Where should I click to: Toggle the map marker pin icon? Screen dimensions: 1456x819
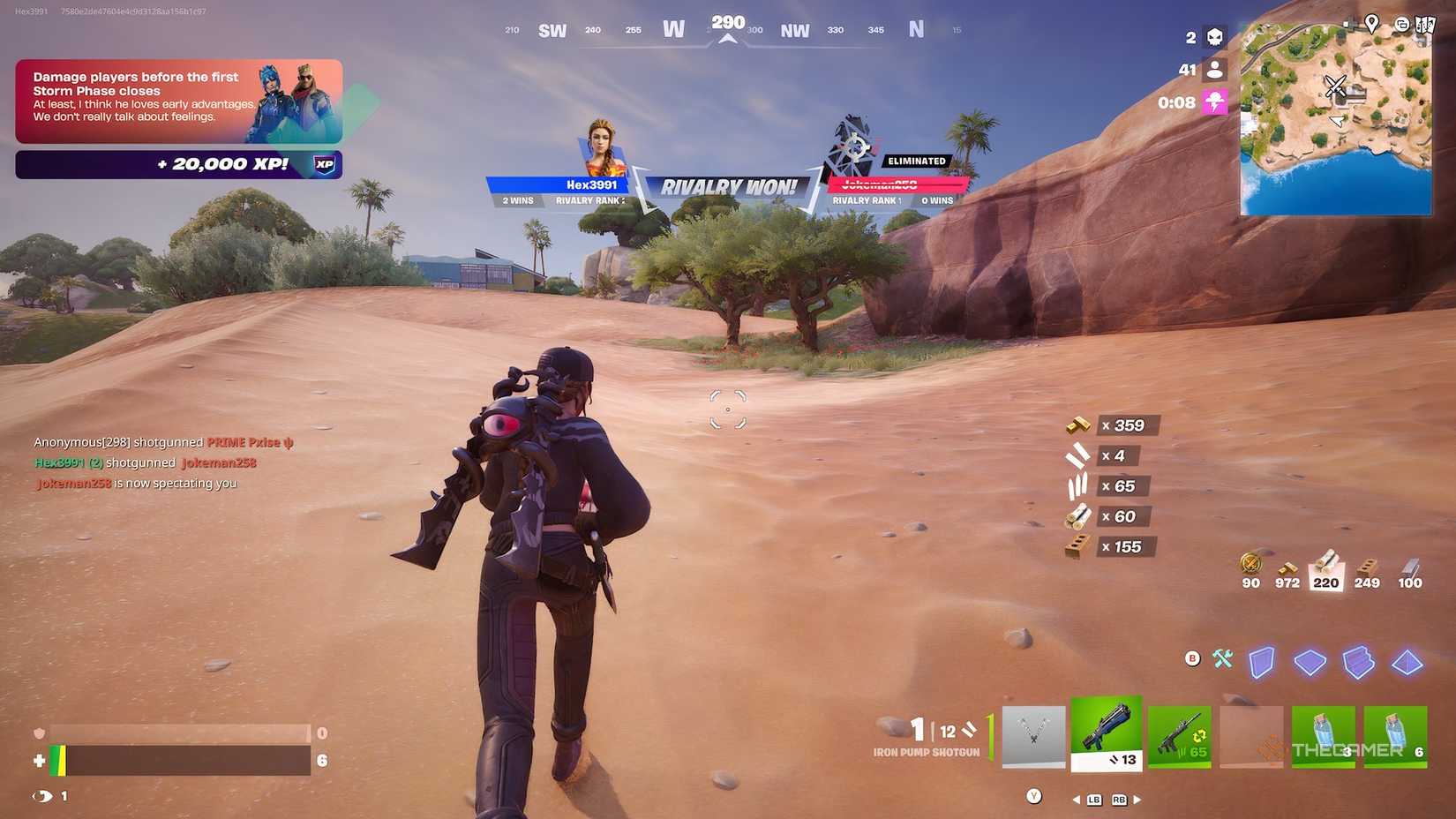click(1372, 24)
